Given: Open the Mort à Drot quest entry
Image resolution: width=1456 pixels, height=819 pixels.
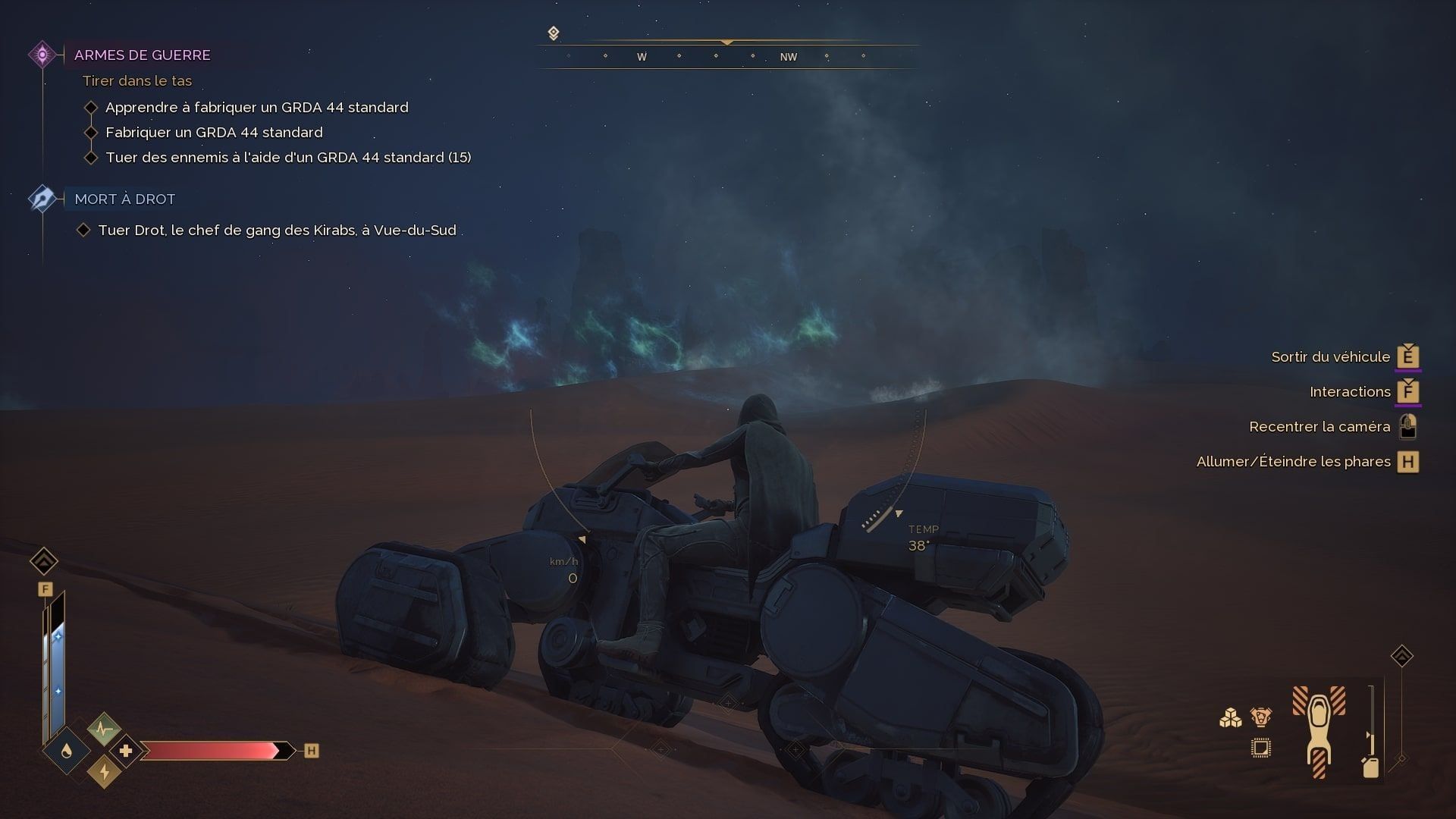Looking at the screenshot, I should [x=124, y=199].
